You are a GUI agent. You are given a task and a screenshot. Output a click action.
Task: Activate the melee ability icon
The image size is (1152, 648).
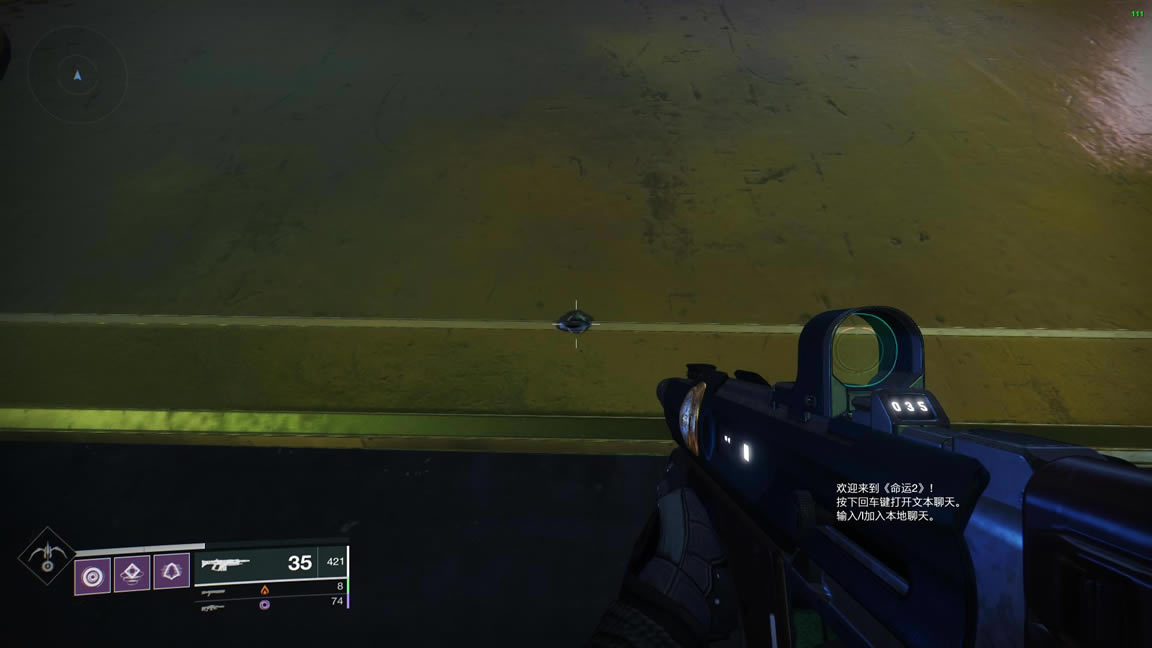172,574
